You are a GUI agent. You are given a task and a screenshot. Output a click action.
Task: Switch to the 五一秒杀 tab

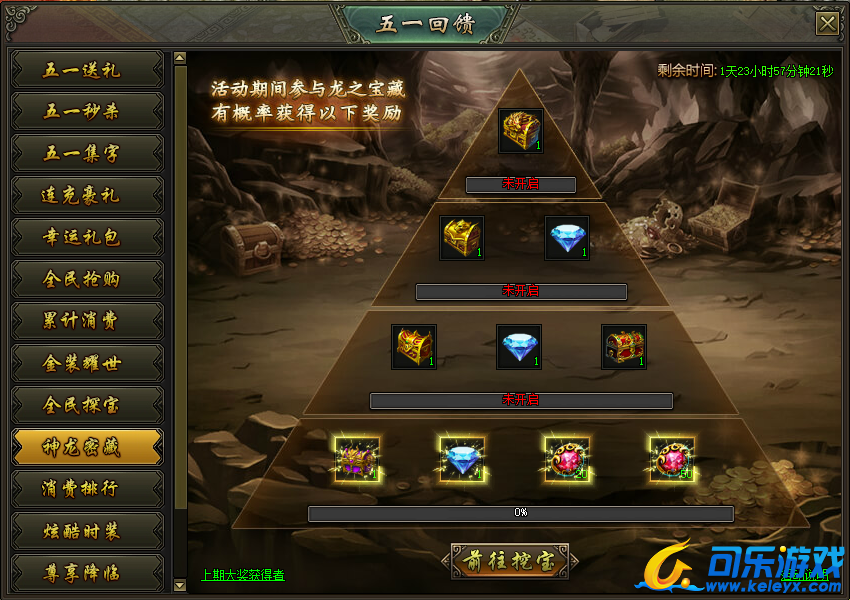click(87, 112)
